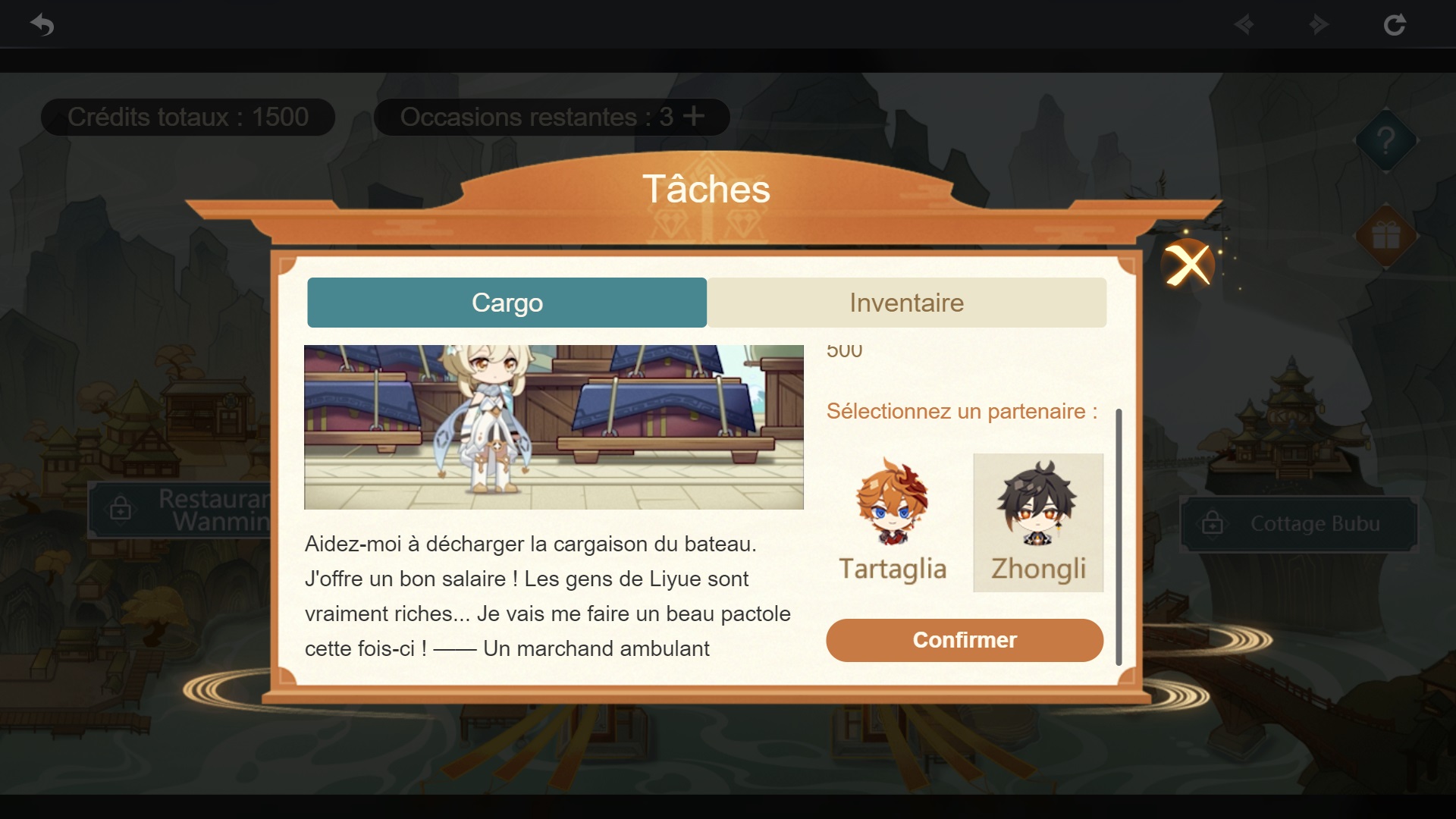The height and width of the screenshot is (819, 1456).
Task: Click the rewind arrows icon
Action: 1244,24
